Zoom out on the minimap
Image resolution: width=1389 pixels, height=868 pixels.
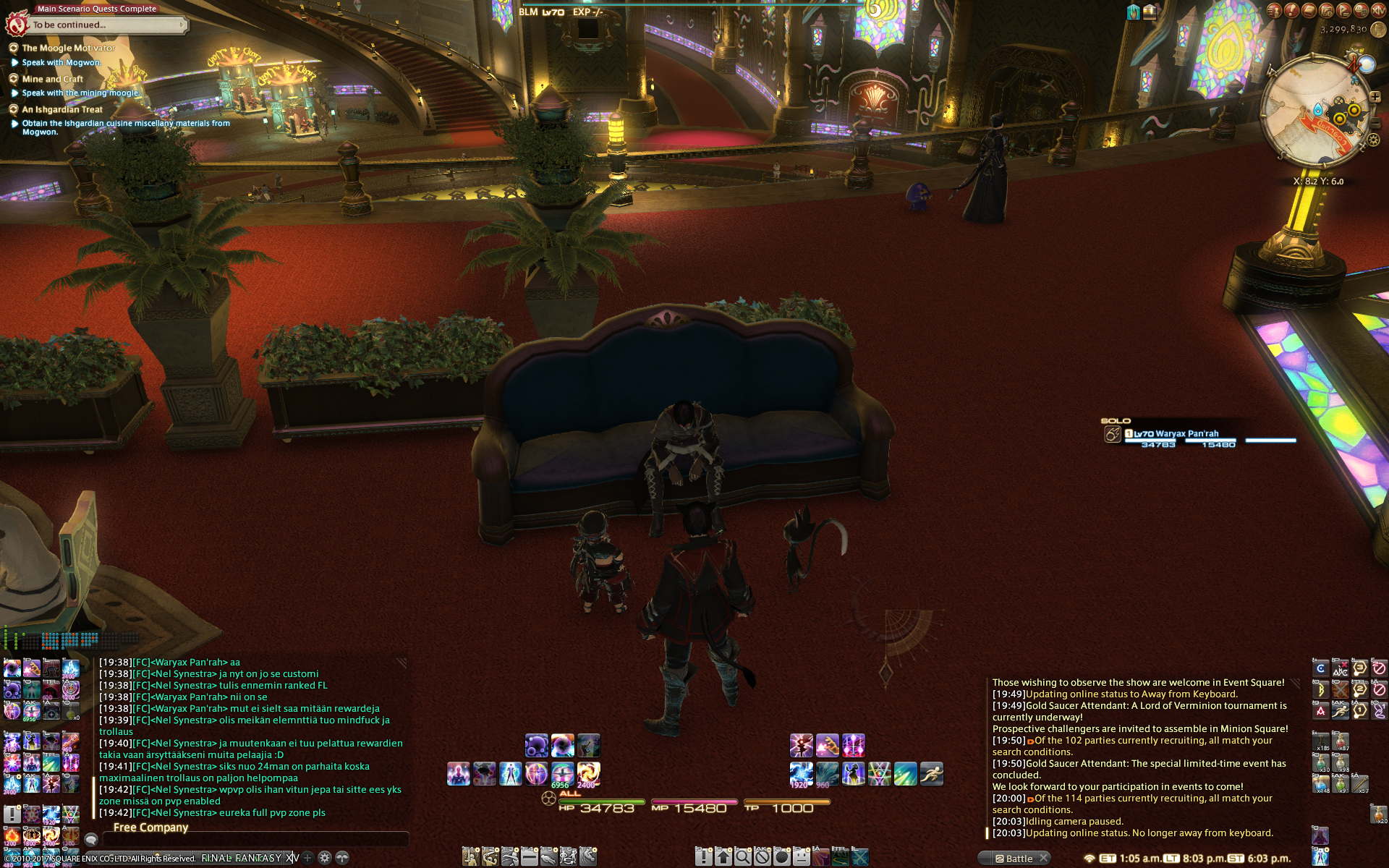pos(1375,124)
